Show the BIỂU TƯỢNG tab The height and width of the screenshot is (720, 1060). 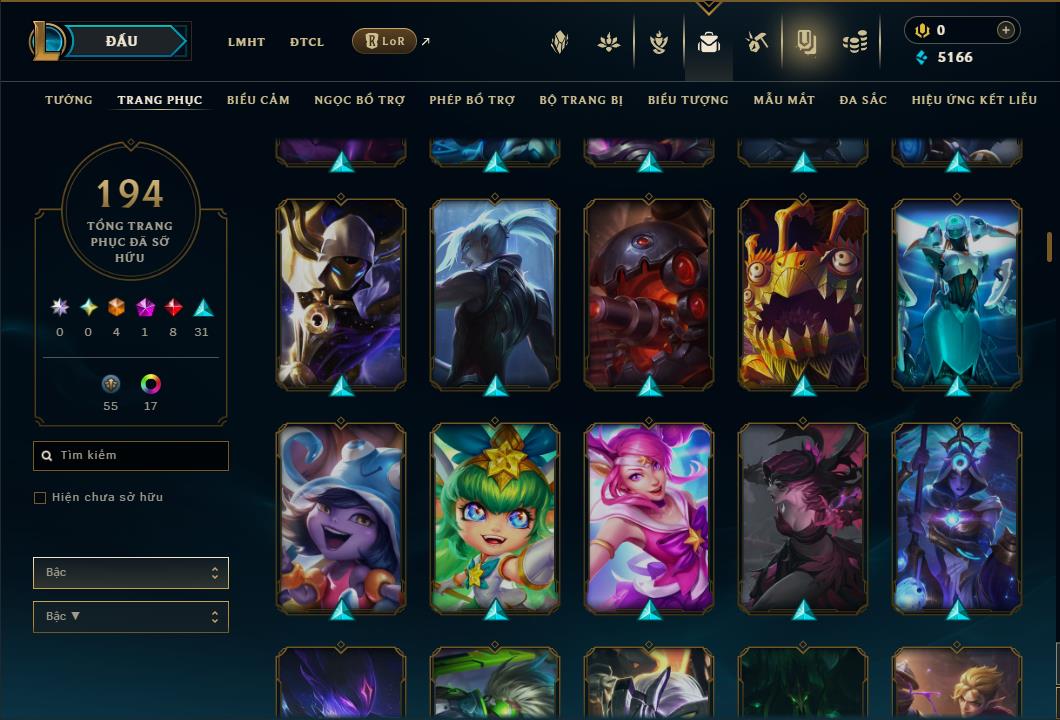pos(688,100)
